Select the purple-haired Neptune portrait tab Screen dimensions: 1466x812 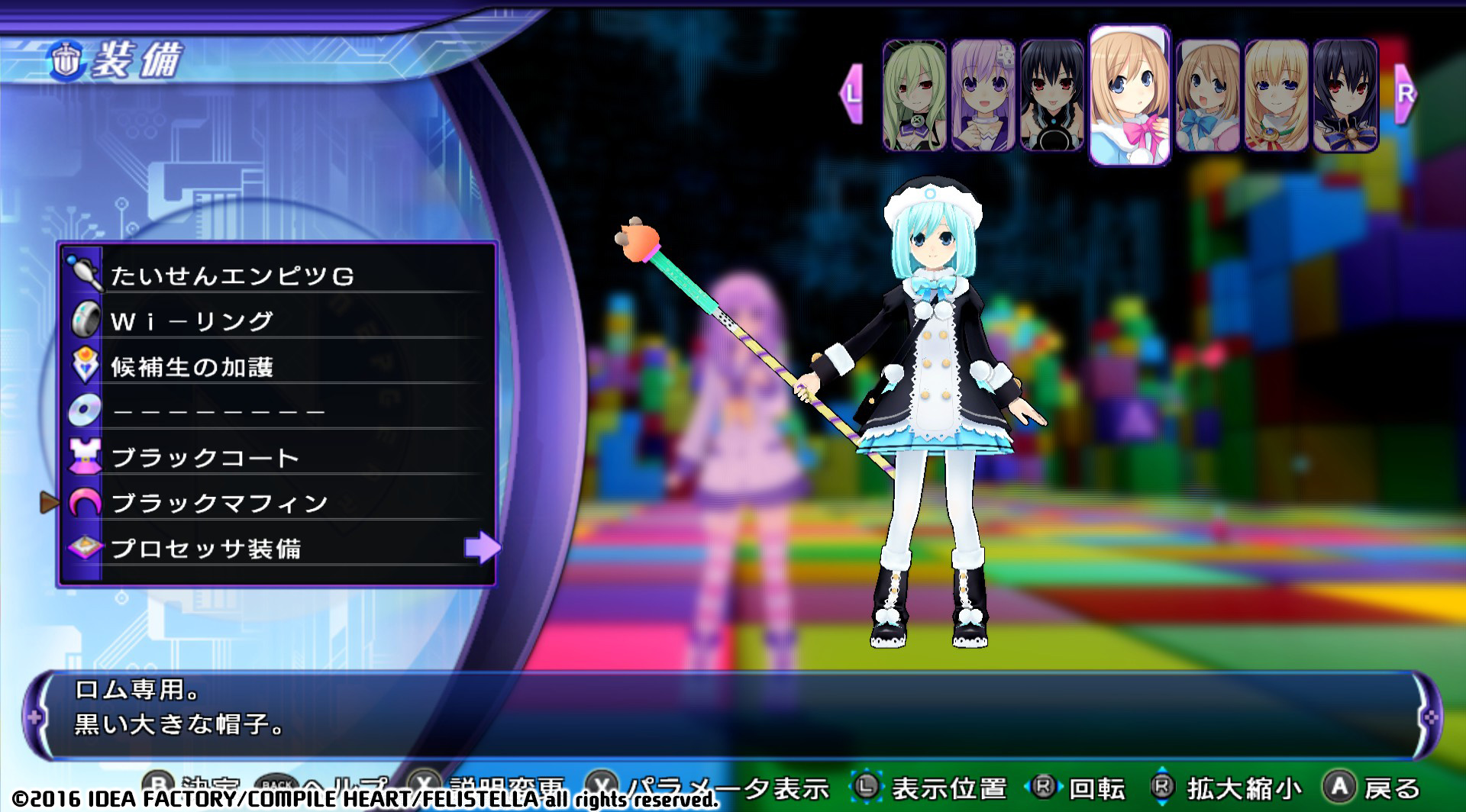point(982,92)
